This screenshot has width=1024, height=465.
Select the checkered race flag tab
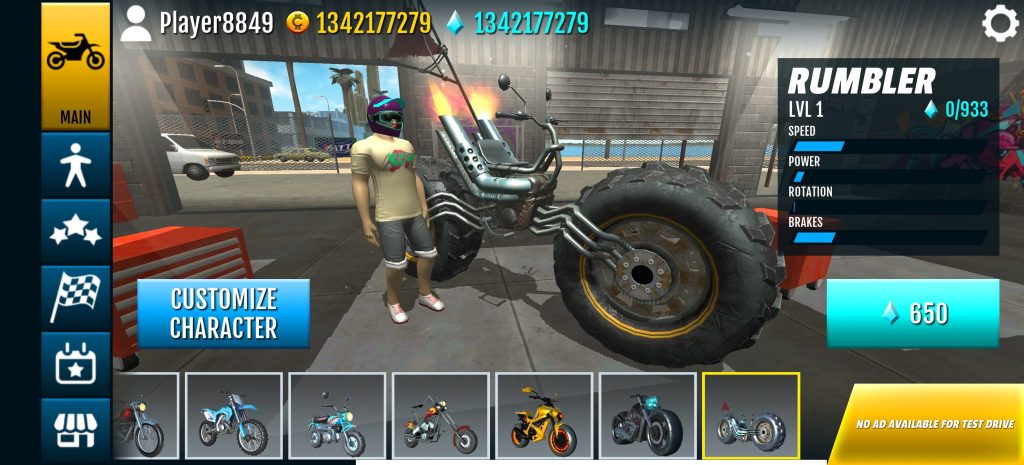(75, 297)
